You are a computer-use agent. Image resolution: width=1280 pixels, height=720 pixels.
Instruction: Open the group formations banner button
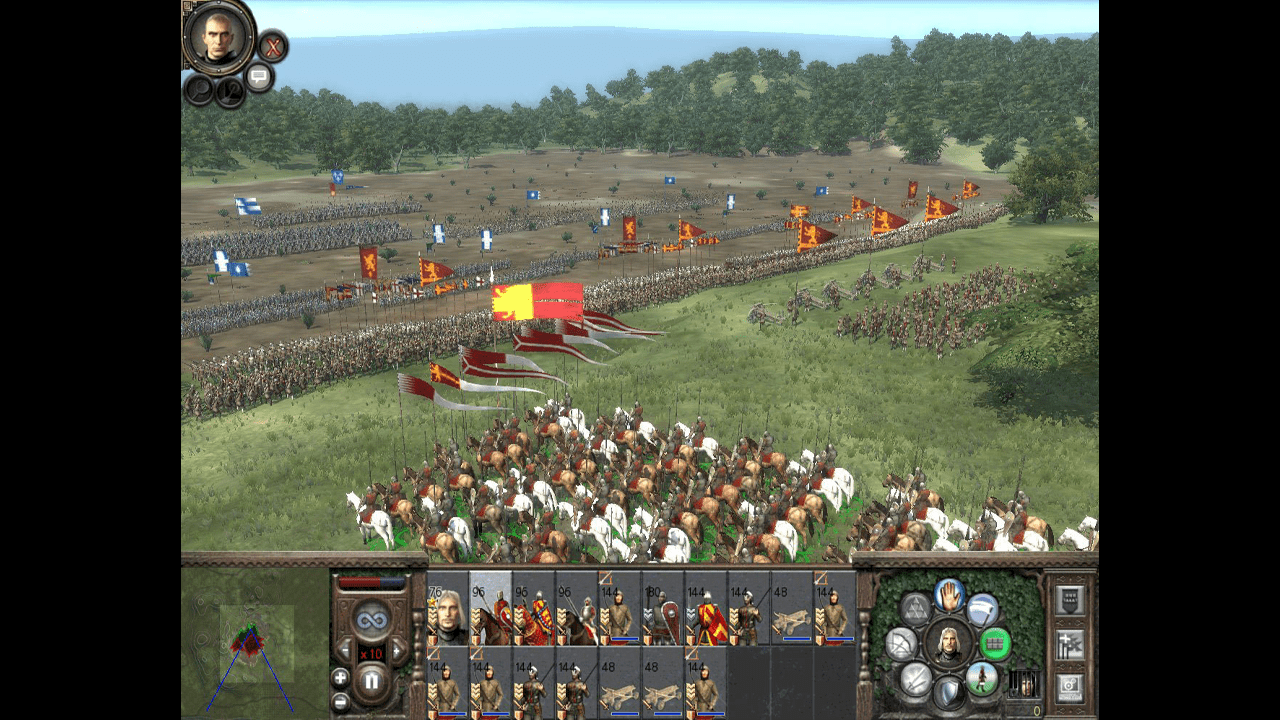[1070, 601]
